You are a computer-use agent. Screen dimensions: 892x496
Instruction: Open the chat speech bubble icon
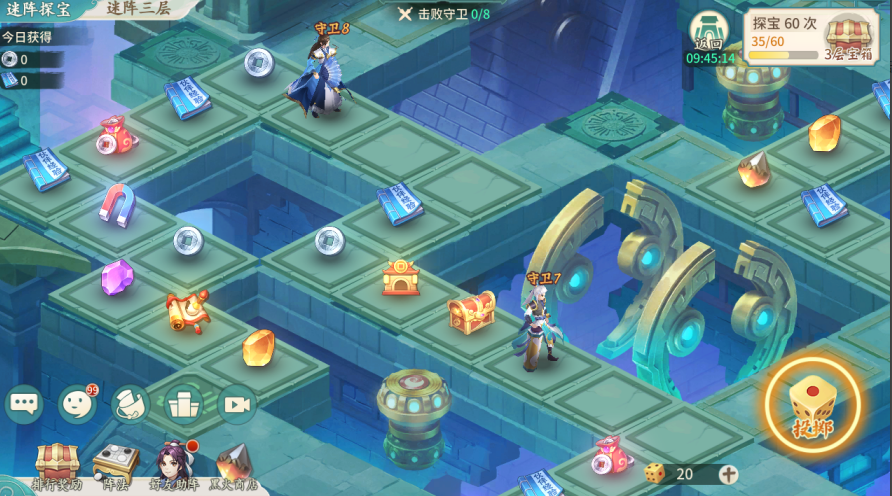click(24, 404)
